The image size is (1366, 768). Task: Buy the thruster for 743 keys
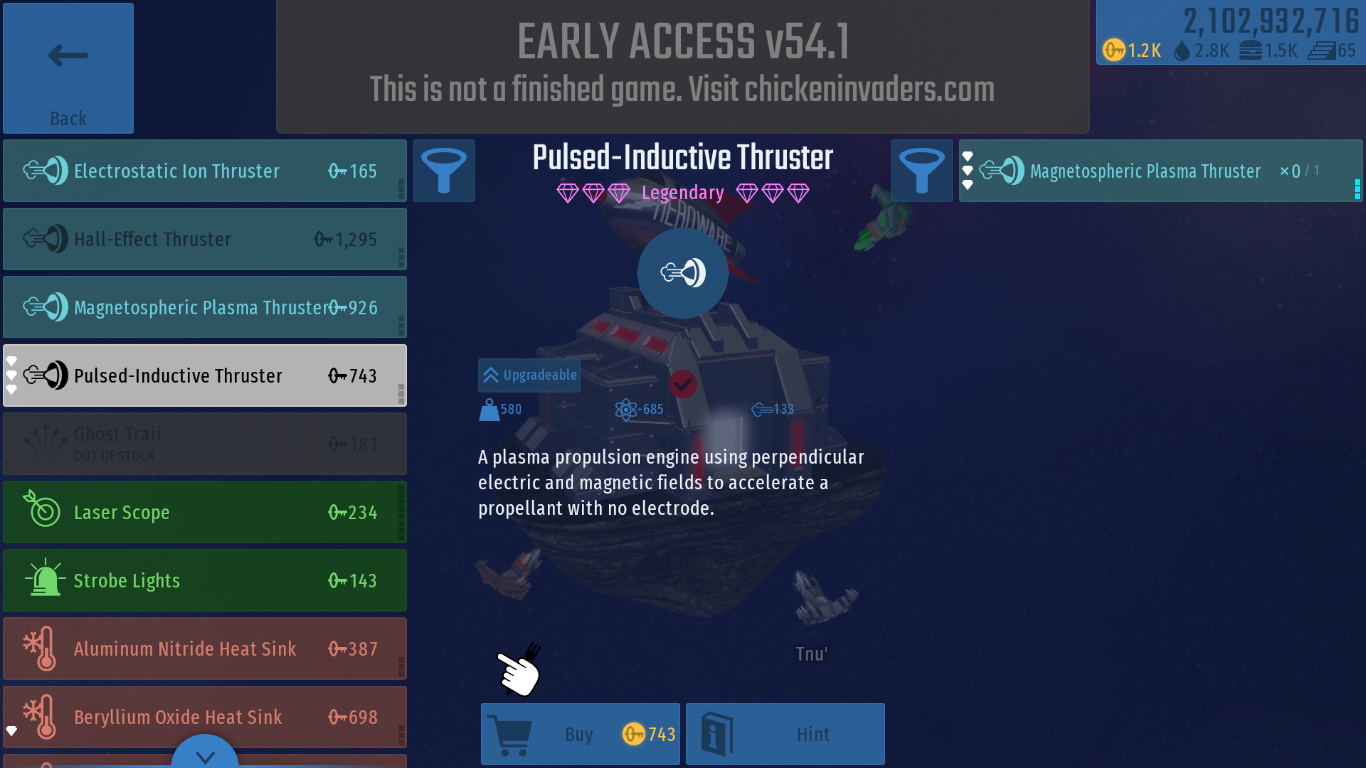[x=580, y=734]
